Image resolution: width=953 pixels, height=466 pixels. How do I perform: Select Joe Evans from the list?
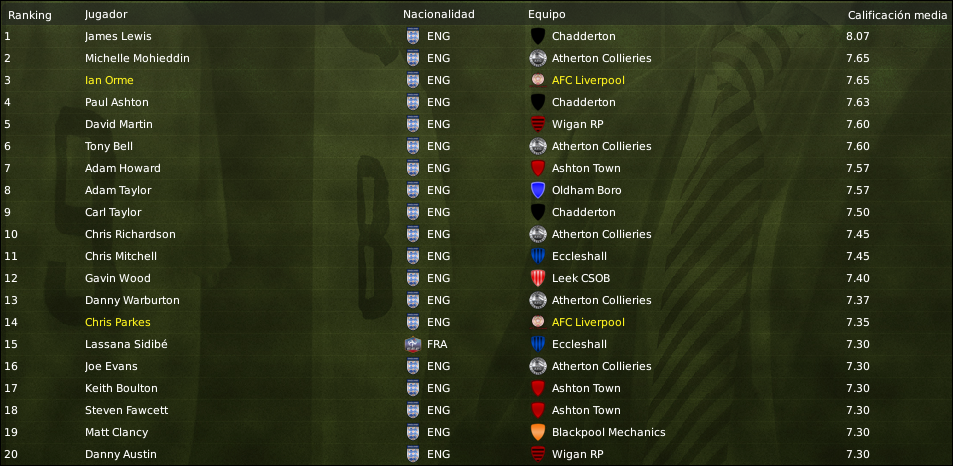pyautogui.click(x=113, y=366)
